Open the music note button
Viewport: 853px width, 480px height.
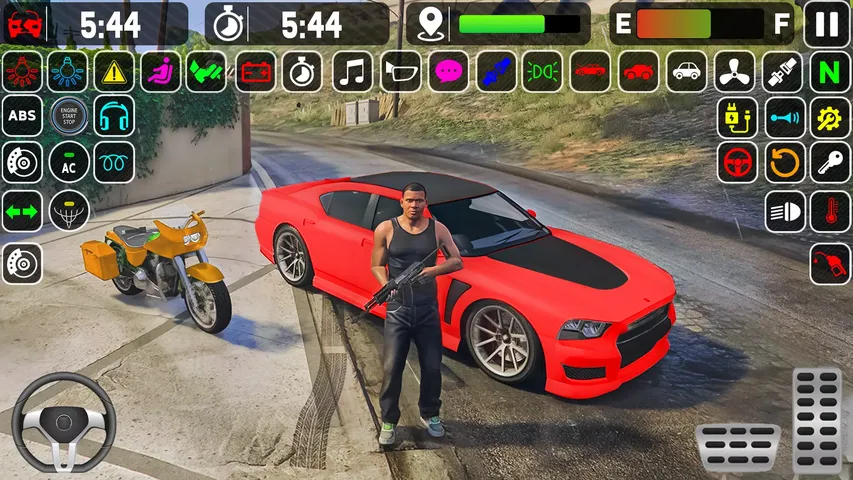point(352,71)
